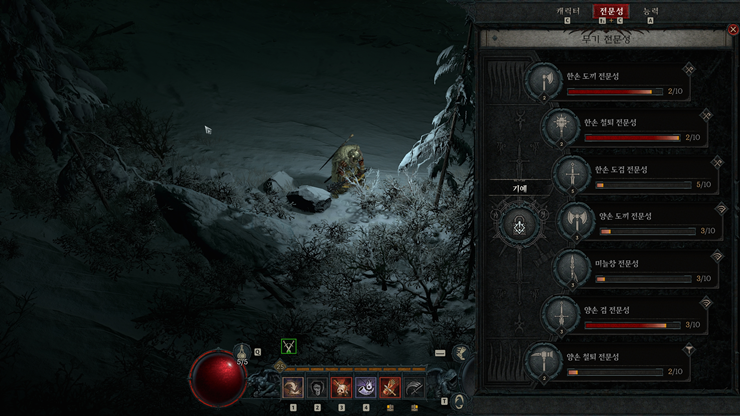Use the dark hooded skill in slot 2
This screenshot has width=740, height=416.
317,388
